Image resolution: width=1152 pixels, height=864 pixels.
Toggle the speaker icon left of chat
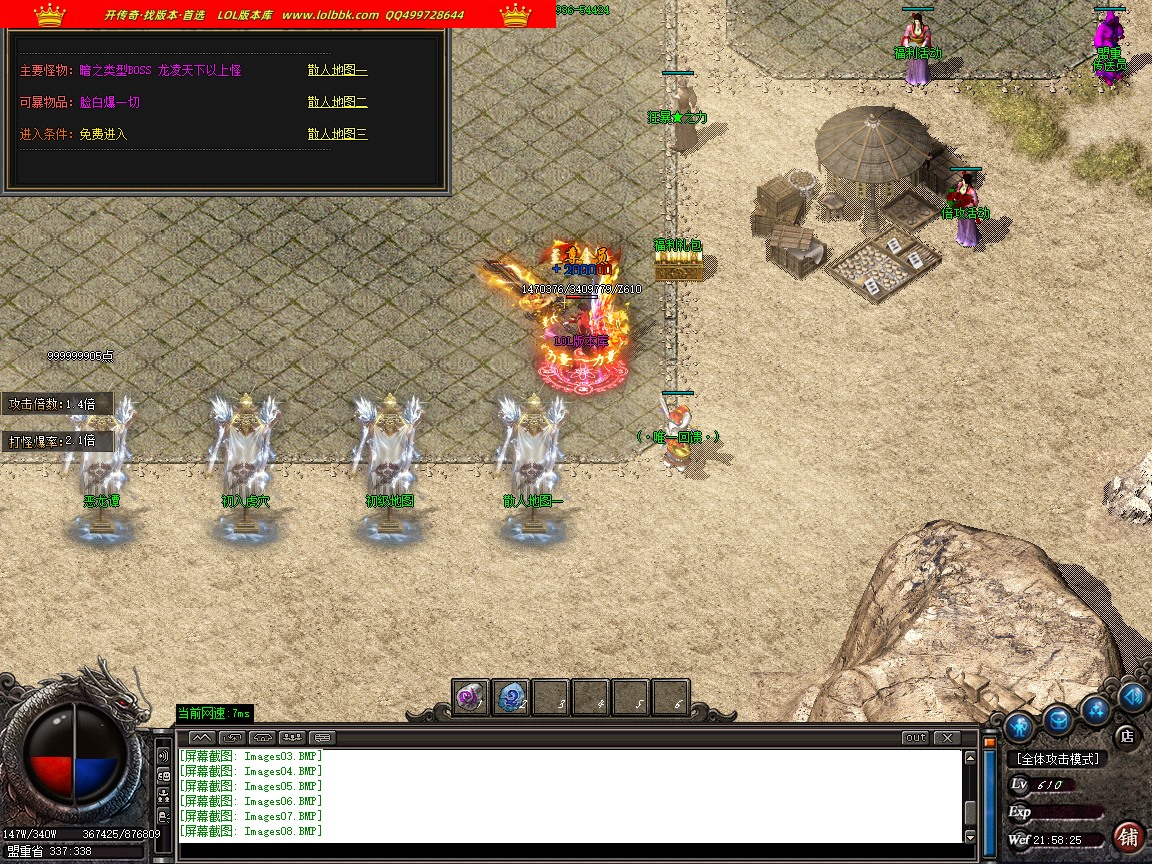163,755
